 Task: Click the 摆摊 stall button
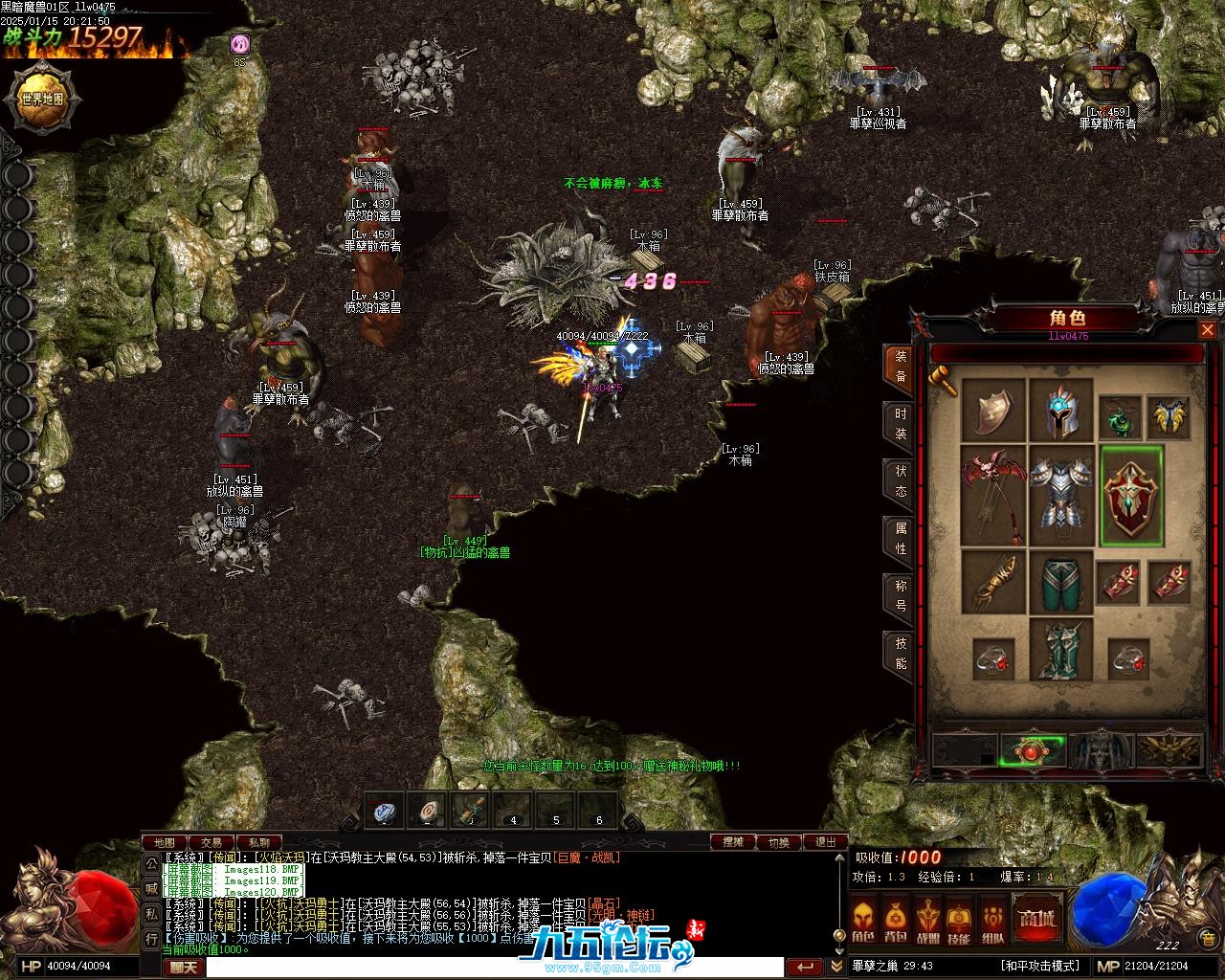click(733, 842)
